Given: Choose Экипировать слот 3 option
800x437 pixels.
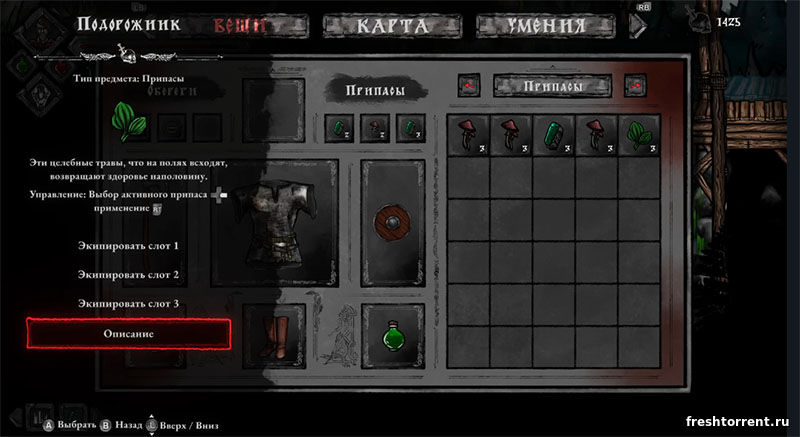Looking at the screenshot, I should click(x=128, y=303).
